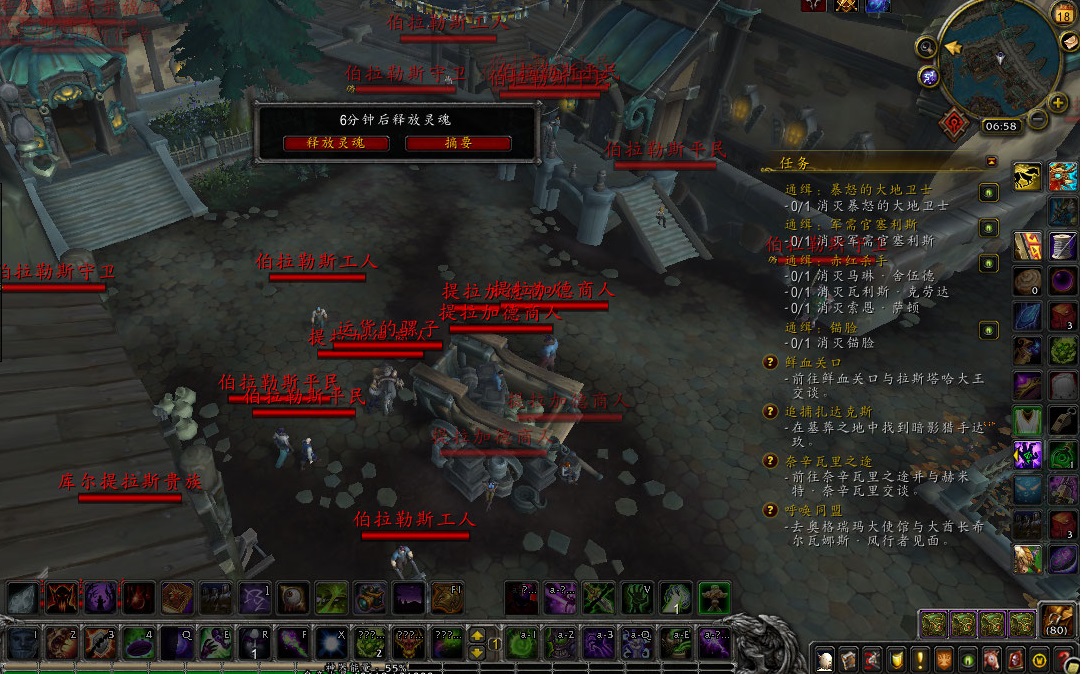Image resolution: width=1082 pixels, height=674 pixels.
Task: Click the magnifying glass tracking button
Action: [927, 46]
